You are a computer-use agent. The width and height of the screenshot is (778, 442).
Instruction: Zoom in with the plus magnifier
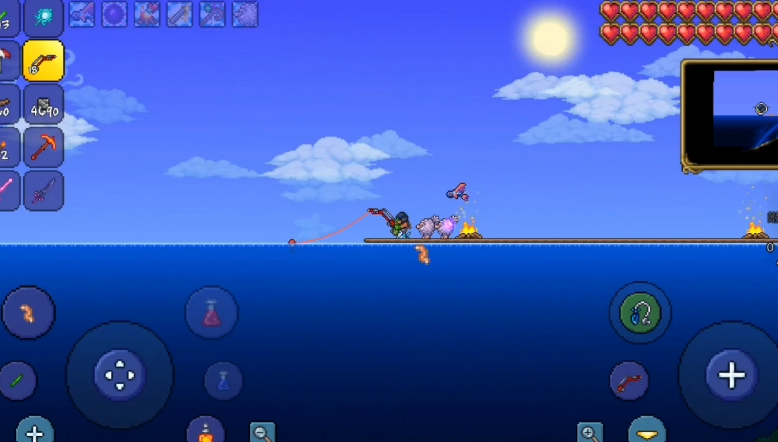pos(590,433)
